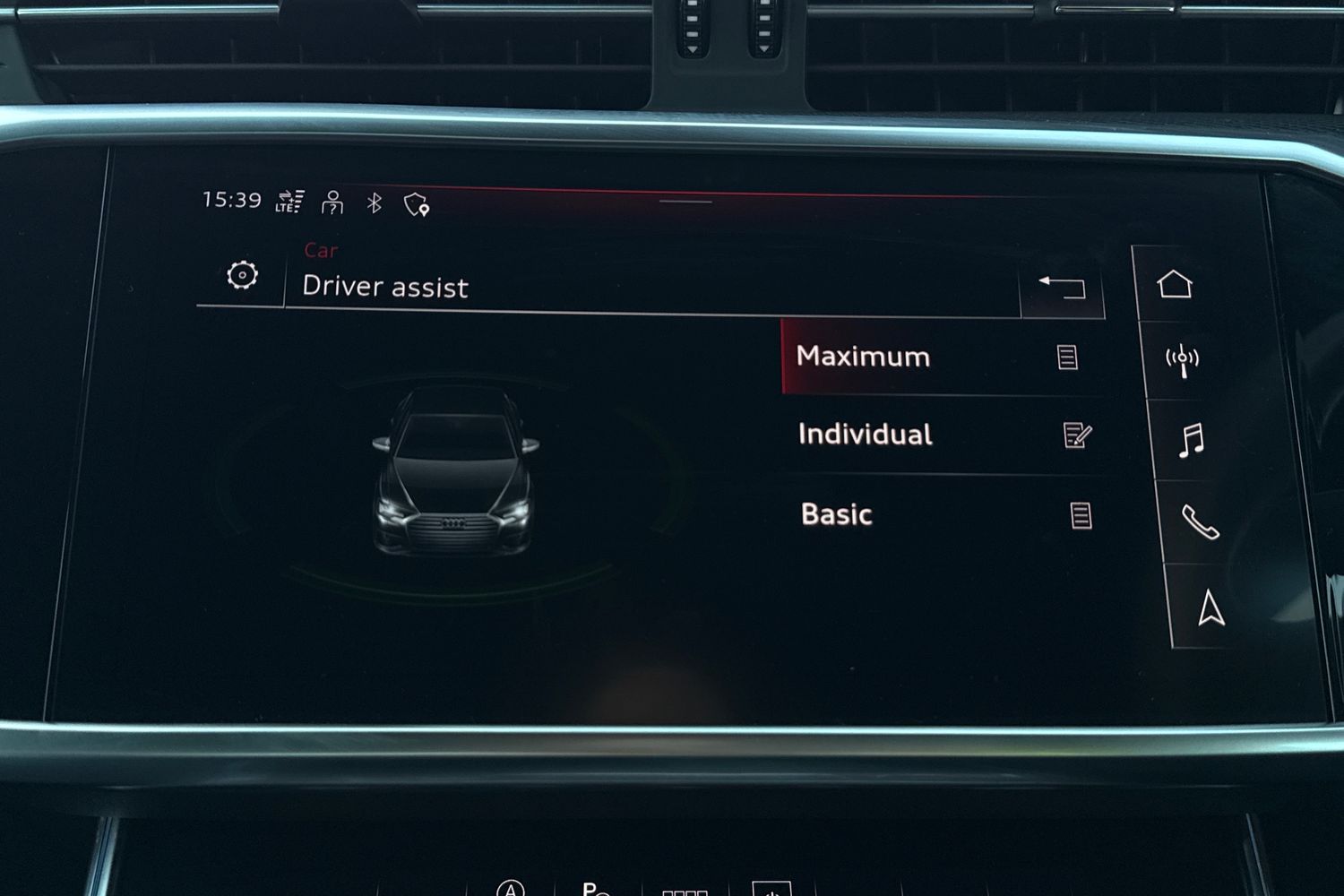The height and width of the screenshot is (896, 1344).
Task: Tap the user profile status icon
Action: 332,202
